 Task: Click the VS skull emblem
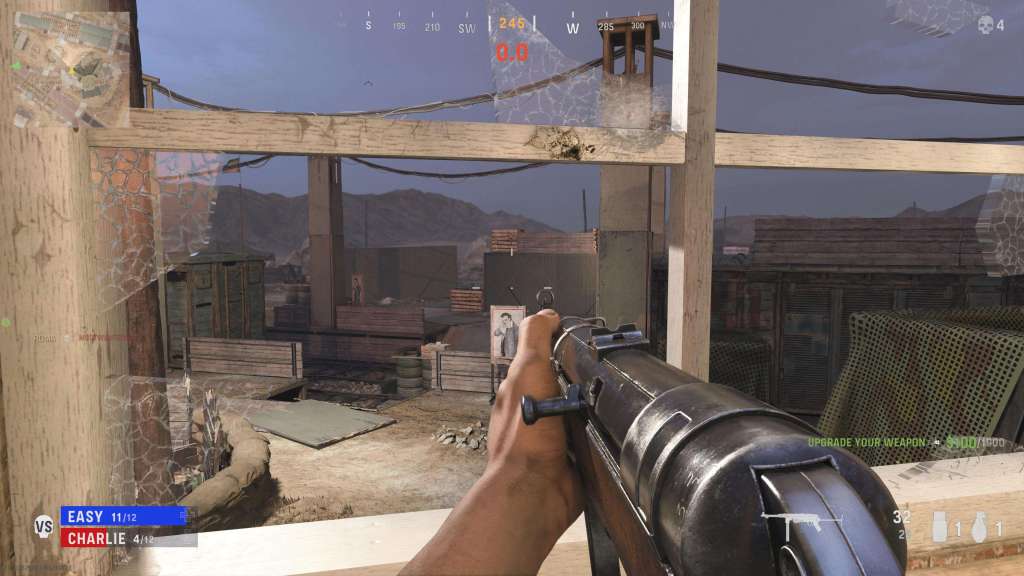43,526
